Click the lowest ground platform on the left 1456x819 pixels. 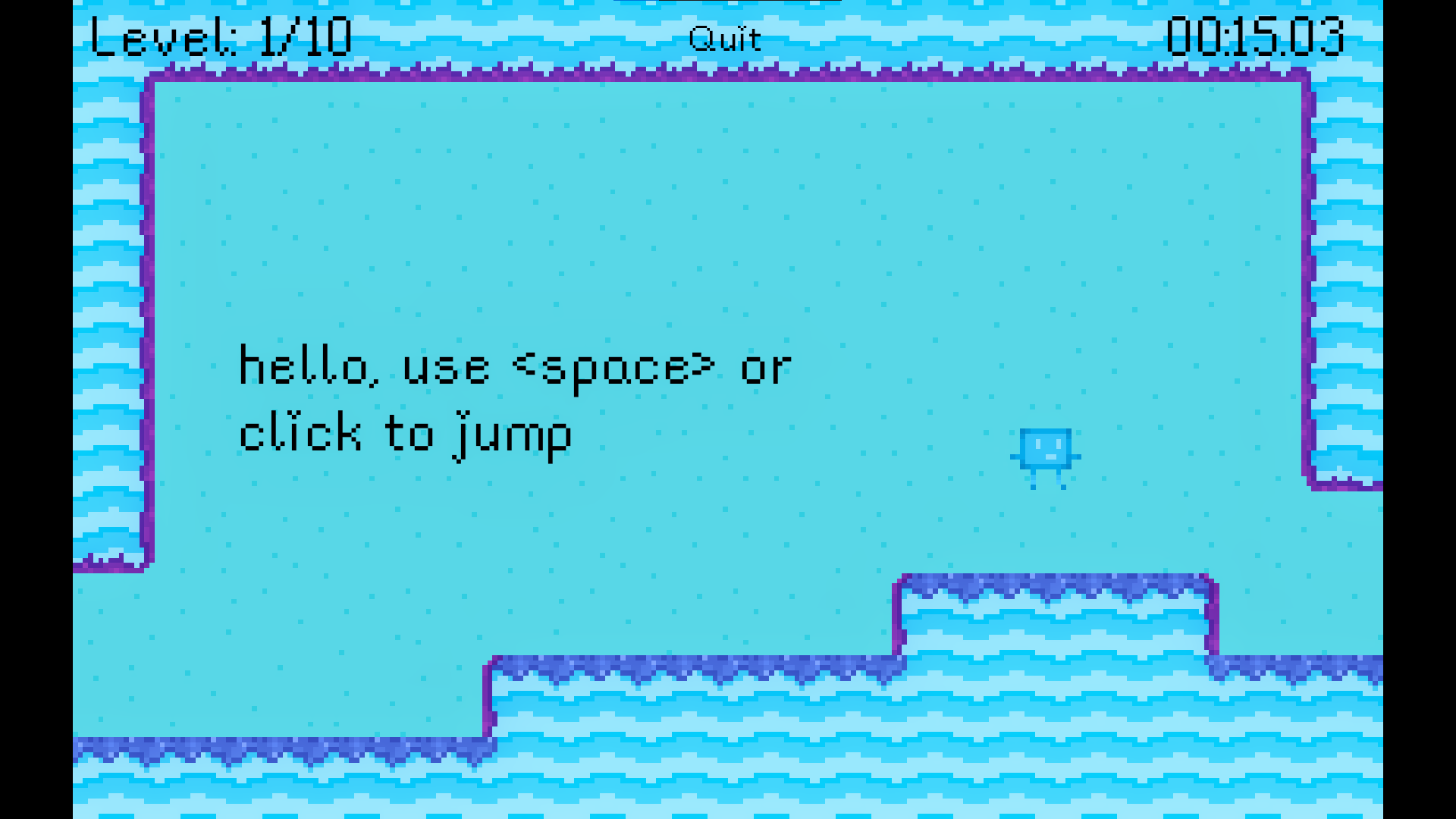[x=281, y=781]
